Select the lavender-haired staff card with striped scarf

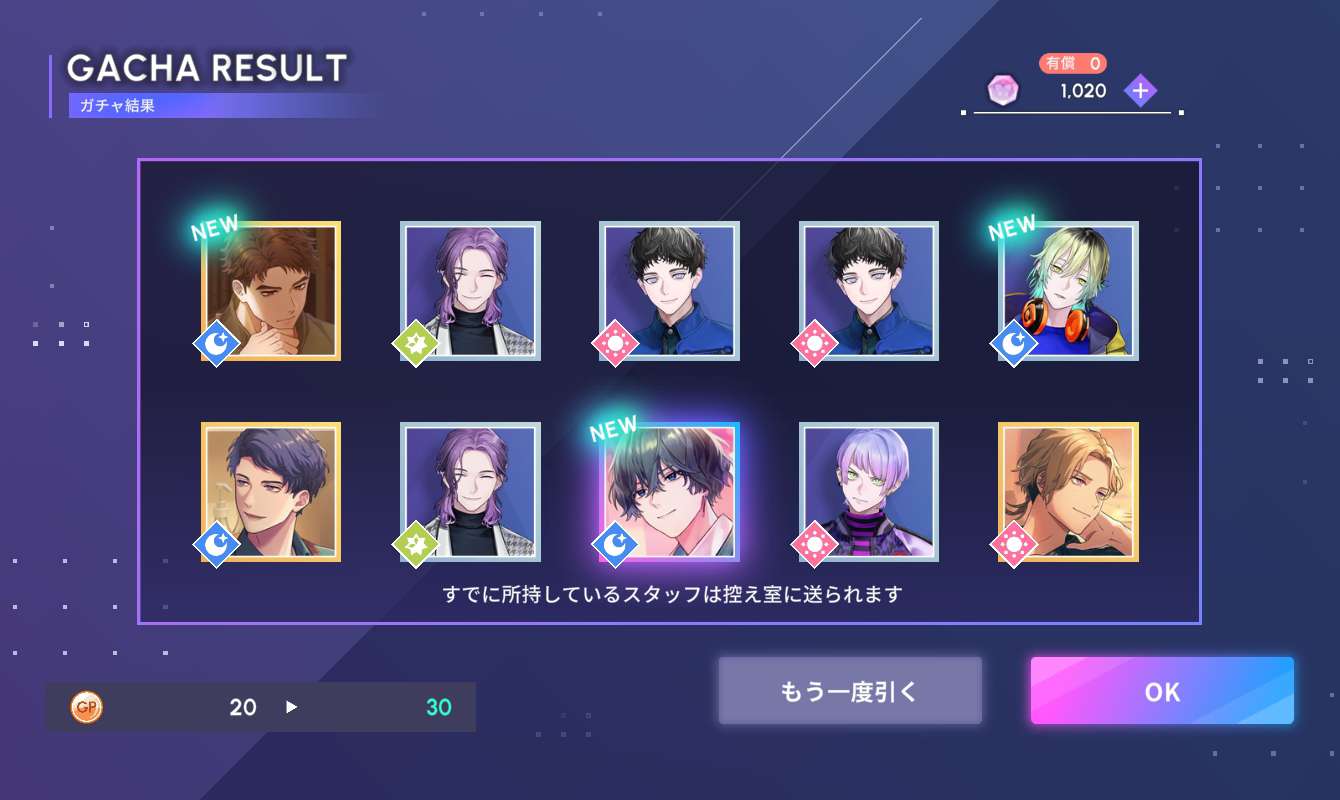click(x=869, y=491)
